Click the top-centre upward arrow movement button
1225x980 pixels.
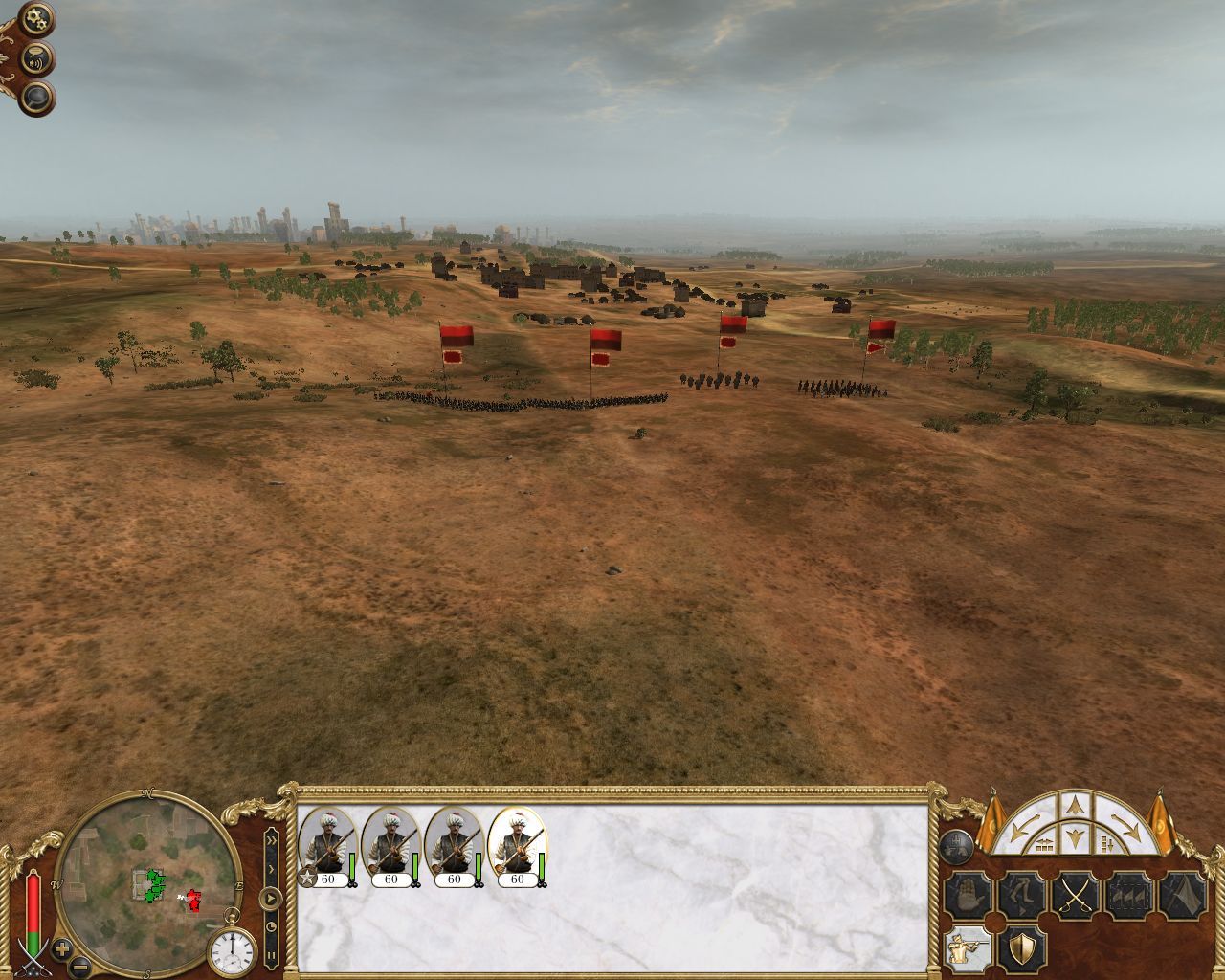(x=1076, y=803)
